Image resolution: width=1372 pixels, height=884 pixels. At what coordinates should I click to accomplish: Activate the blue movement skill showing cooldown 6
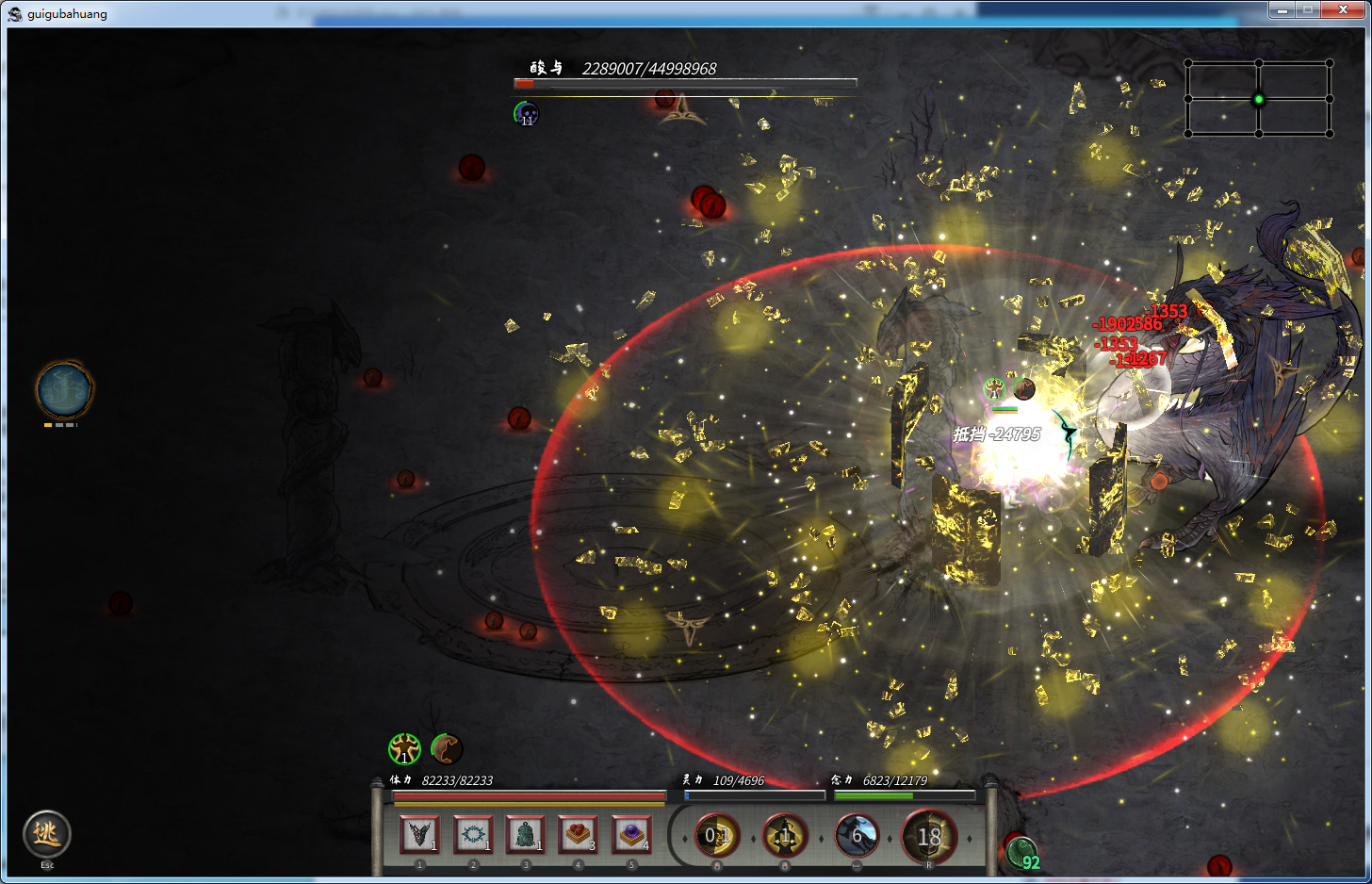(x=857, y=836)
